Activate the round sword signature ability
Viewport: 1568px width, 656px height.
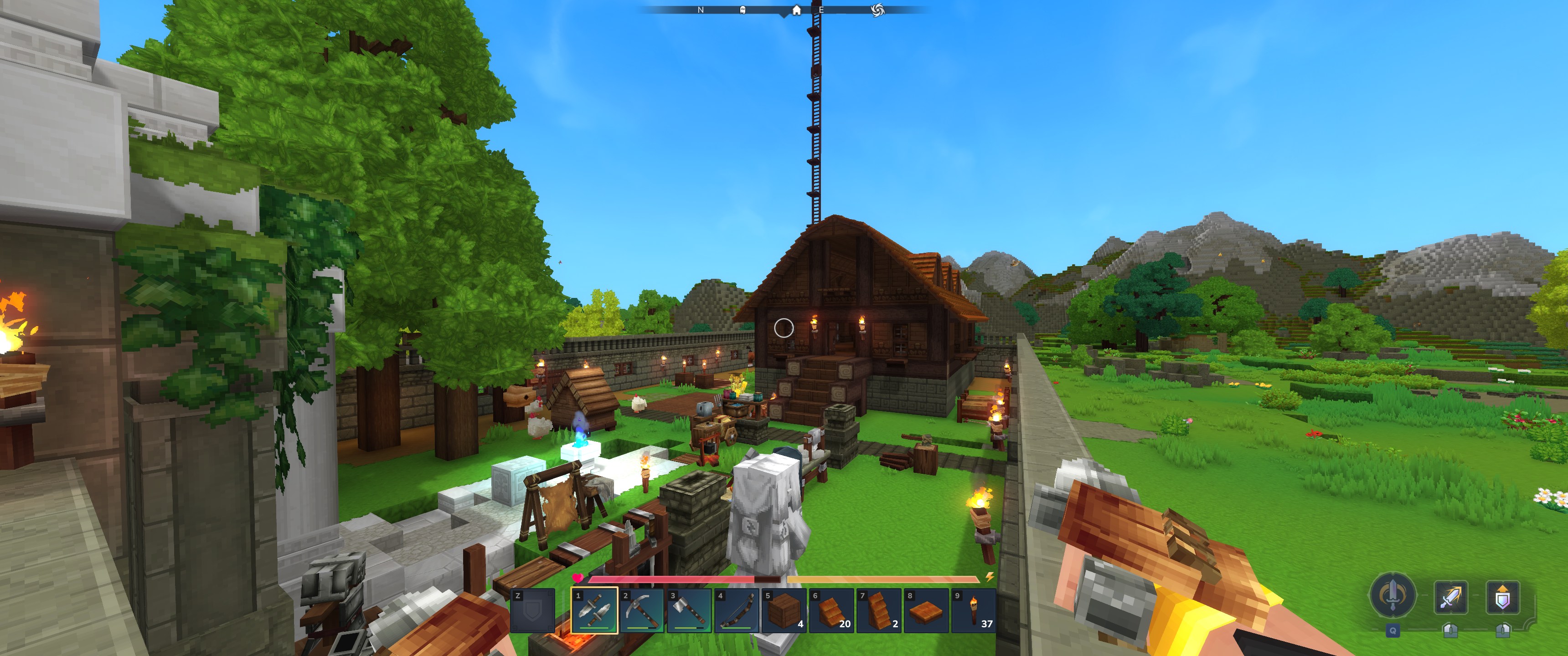pyautogui.click(x=1392, y=595)
